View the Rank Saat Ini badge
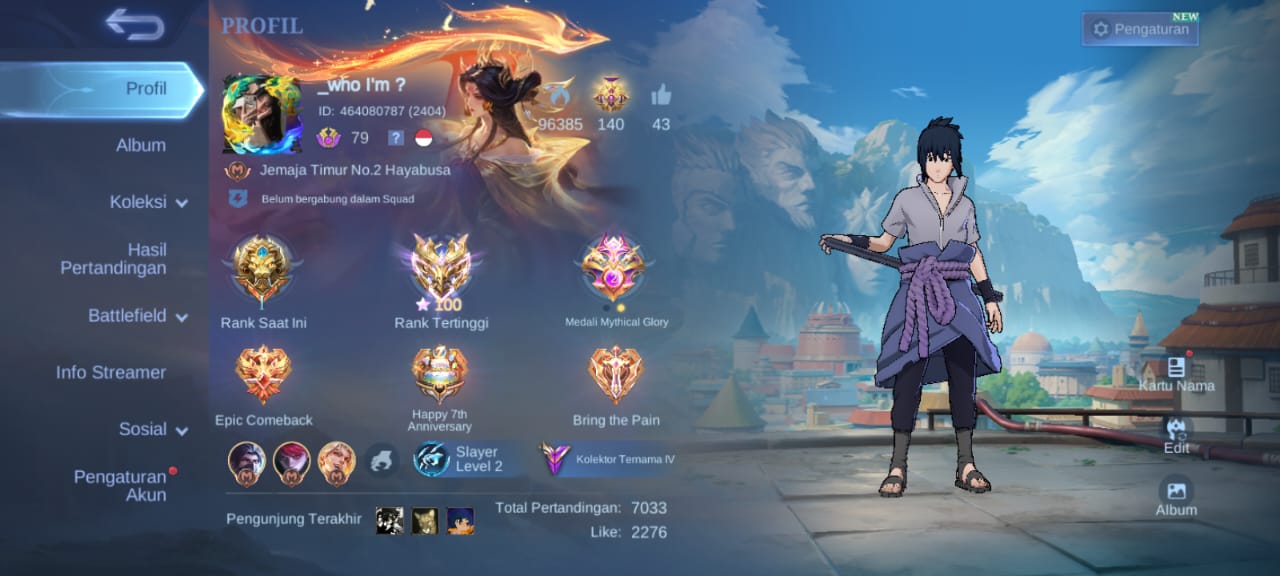The width and height of the screenshot is (1280, 576). coord(262,269)
